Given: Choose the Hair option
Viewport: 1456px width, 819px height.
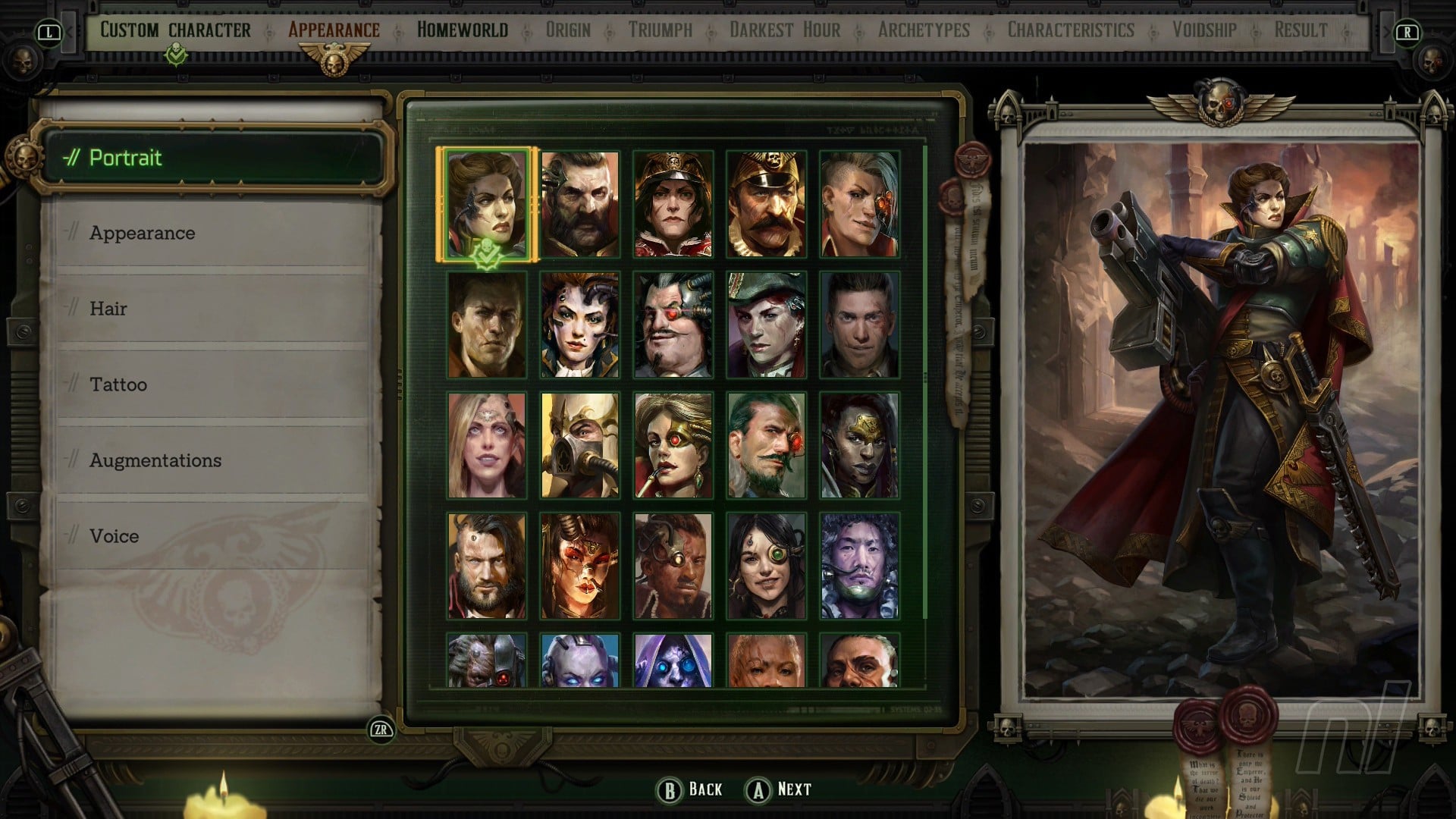Looking at the screenshot, I should tap(108, 309).
